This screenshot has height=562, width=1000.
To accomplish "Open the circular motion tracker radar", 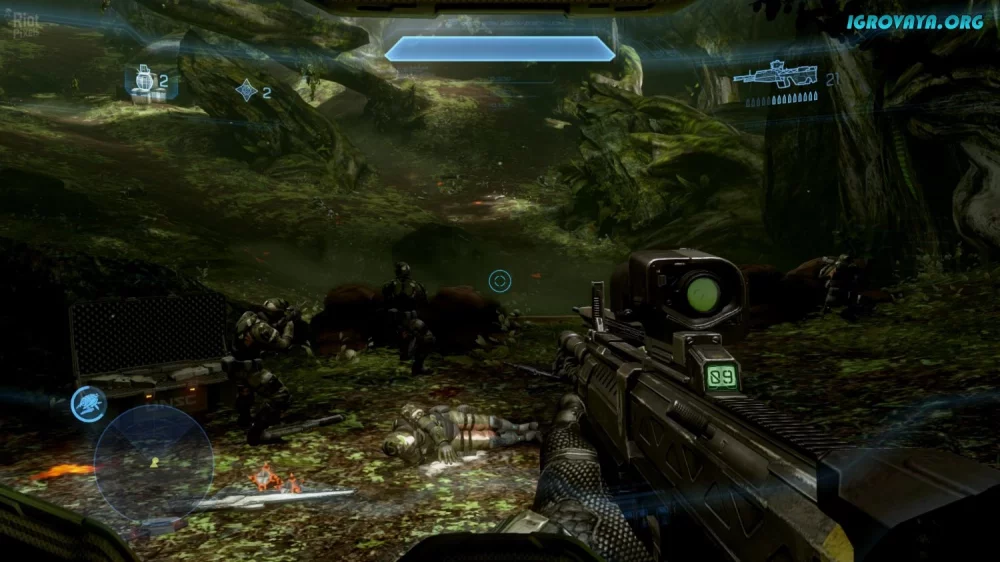I will pyautogui.click(x=153, y=461).
